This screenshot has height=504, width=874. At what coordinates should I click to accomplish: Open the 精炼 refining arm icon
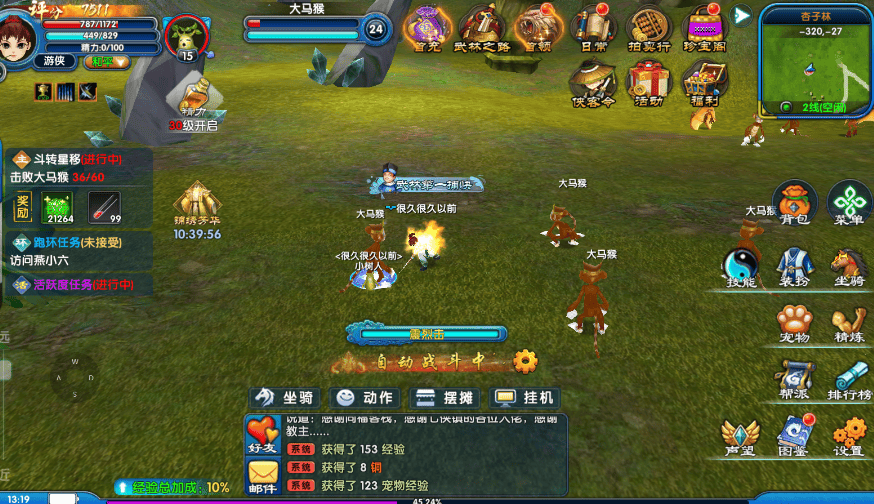point(848,322)
